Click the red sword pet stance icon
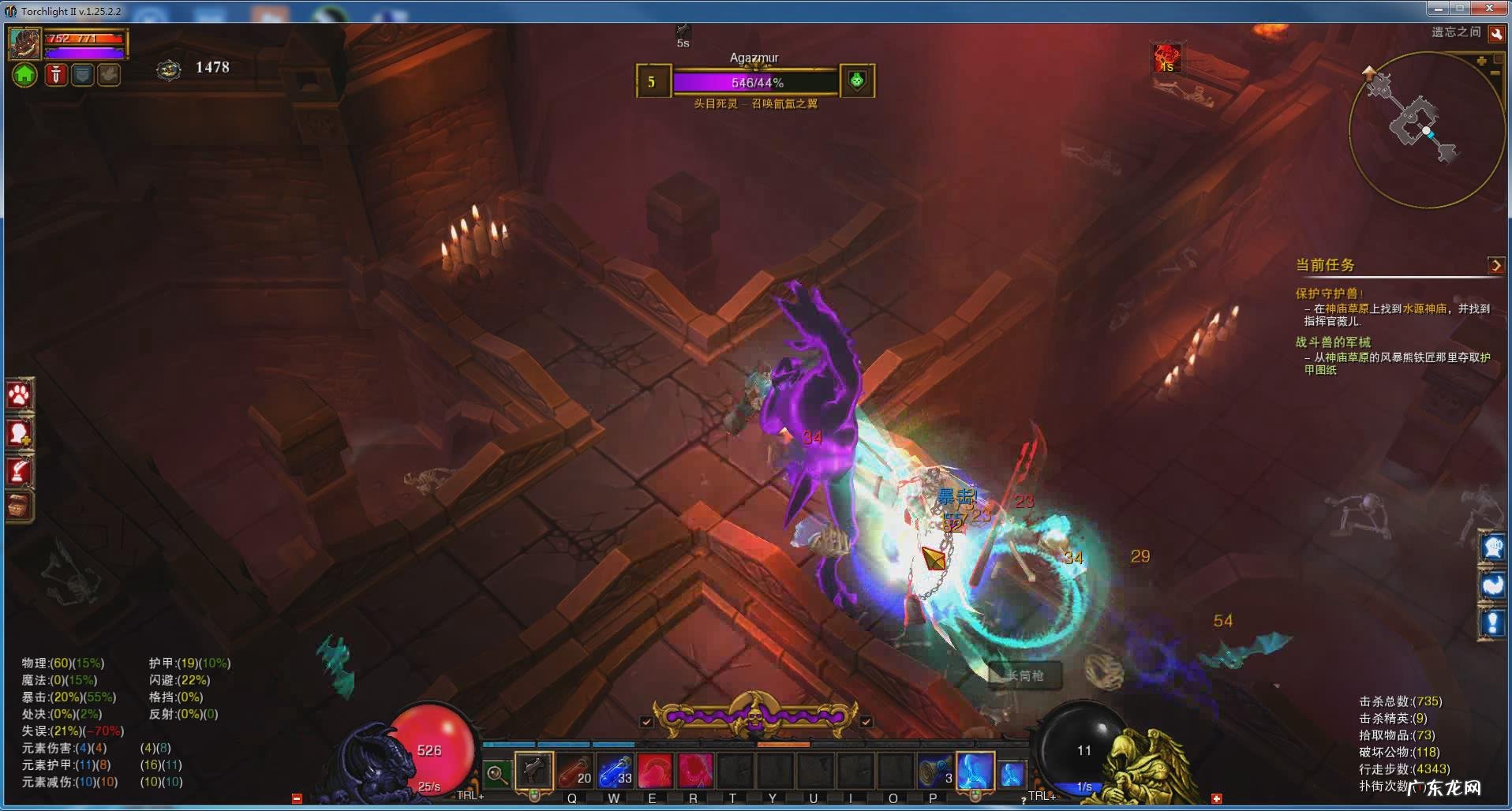Screen dimensions: 1512x811 55,75
